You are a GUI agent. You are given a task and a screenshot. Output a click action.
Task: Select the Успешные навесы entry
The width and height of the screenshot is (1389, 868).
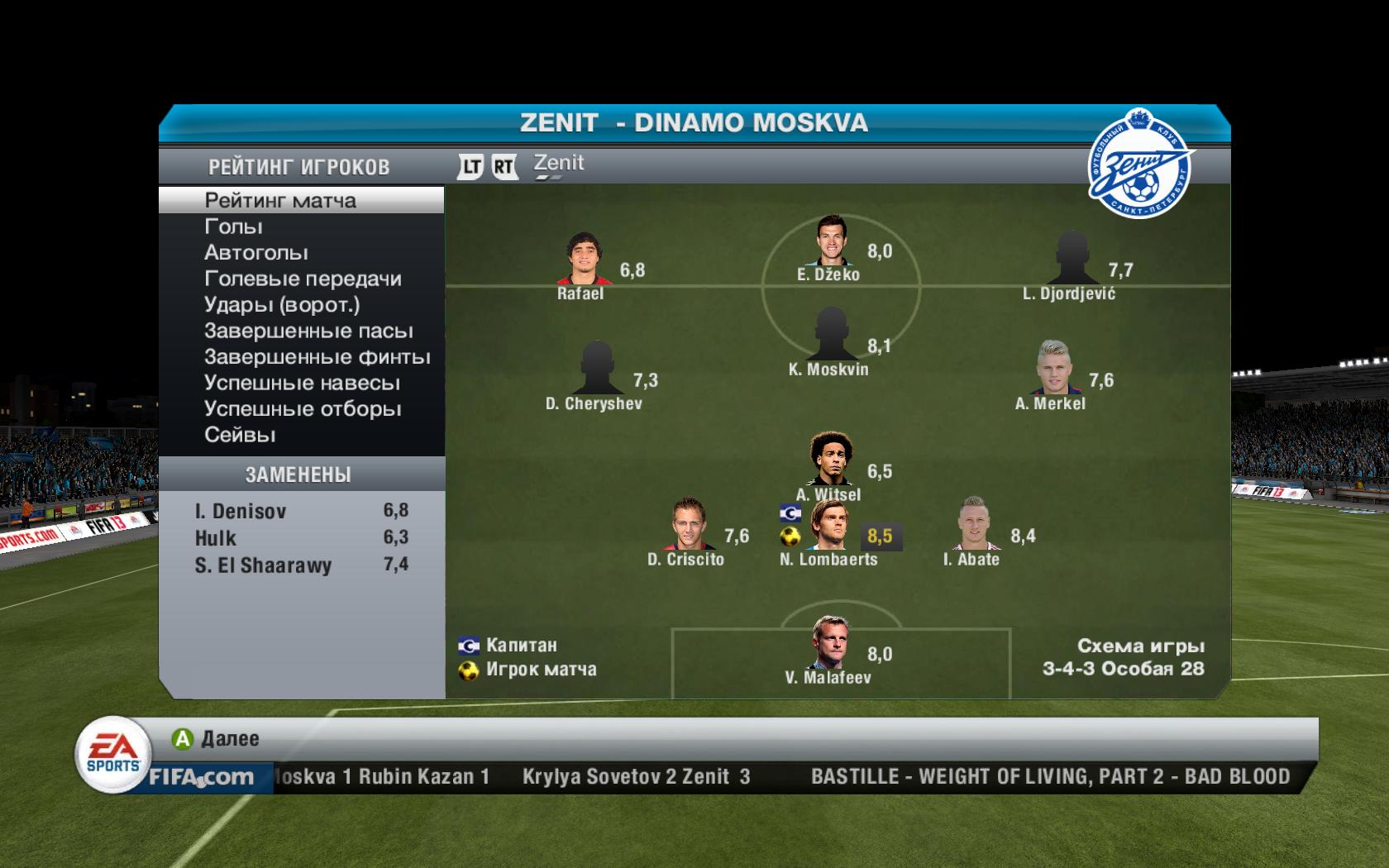(302, 384)
